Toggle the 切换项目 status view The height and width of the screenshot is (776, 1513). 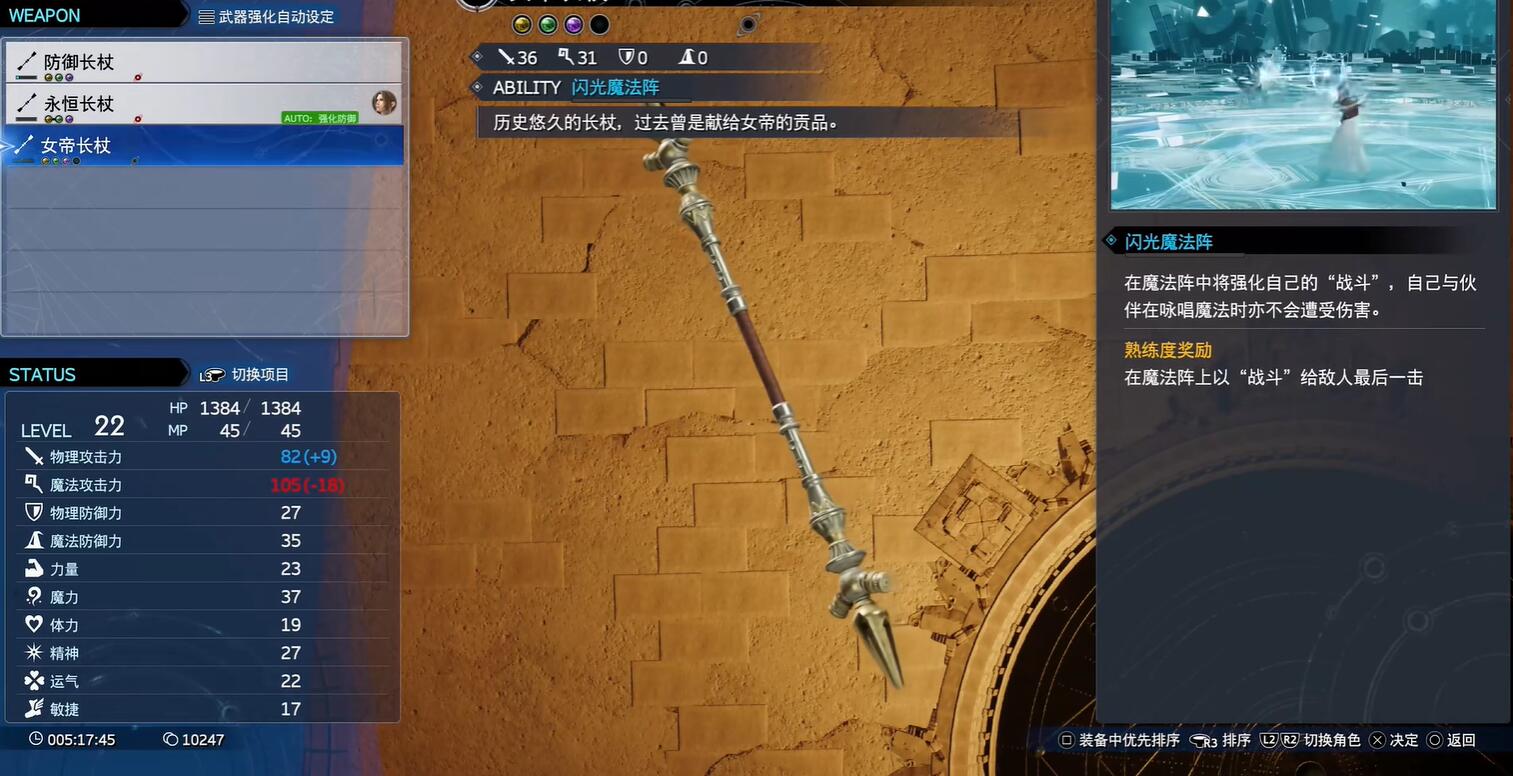click(x=245, y=375)
